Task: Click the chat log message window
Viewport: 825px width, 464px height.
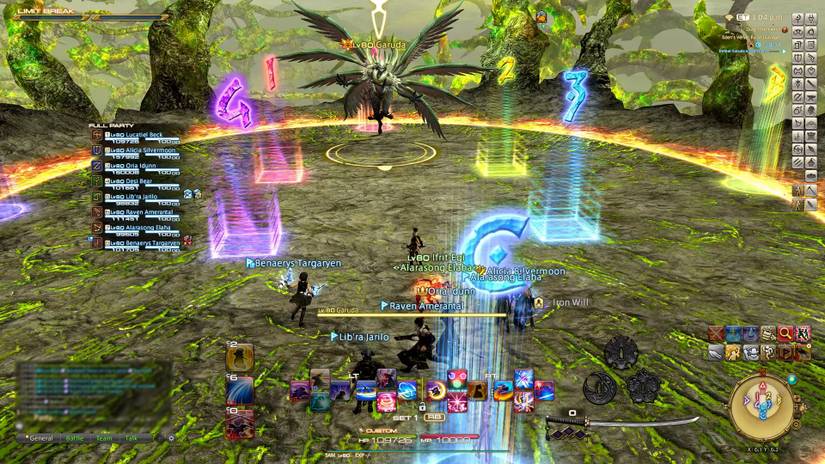Action: pyautogui.click(x=90, y=395)
